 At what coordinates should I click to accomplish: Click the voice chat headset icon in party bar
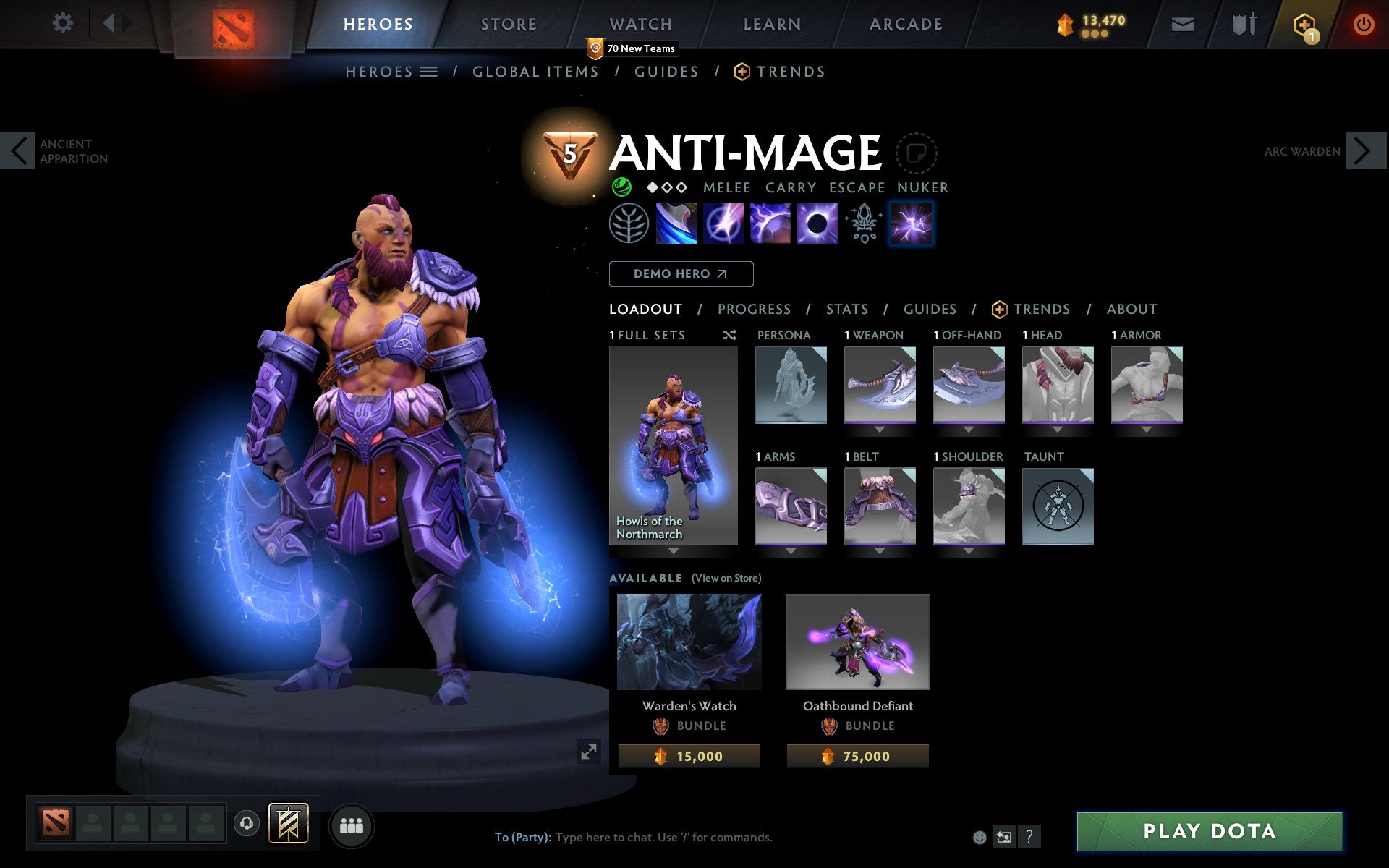click(245, 822)
